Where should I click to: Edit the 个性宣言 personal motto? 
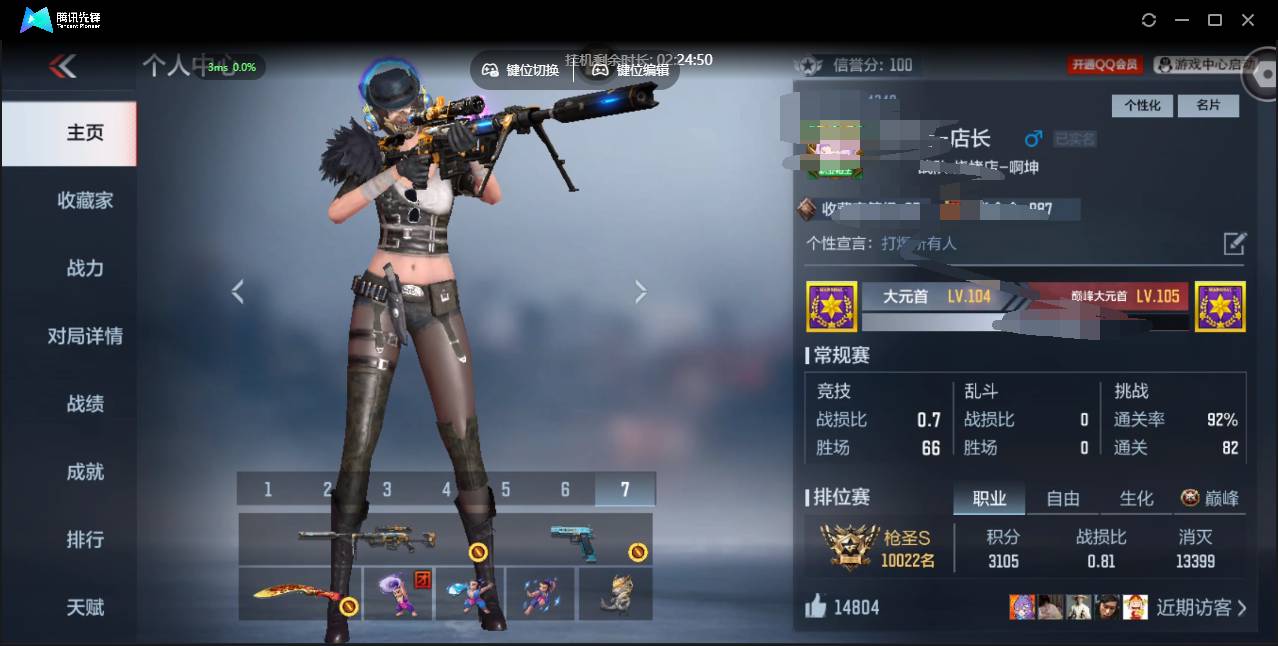click(1235, 243)
